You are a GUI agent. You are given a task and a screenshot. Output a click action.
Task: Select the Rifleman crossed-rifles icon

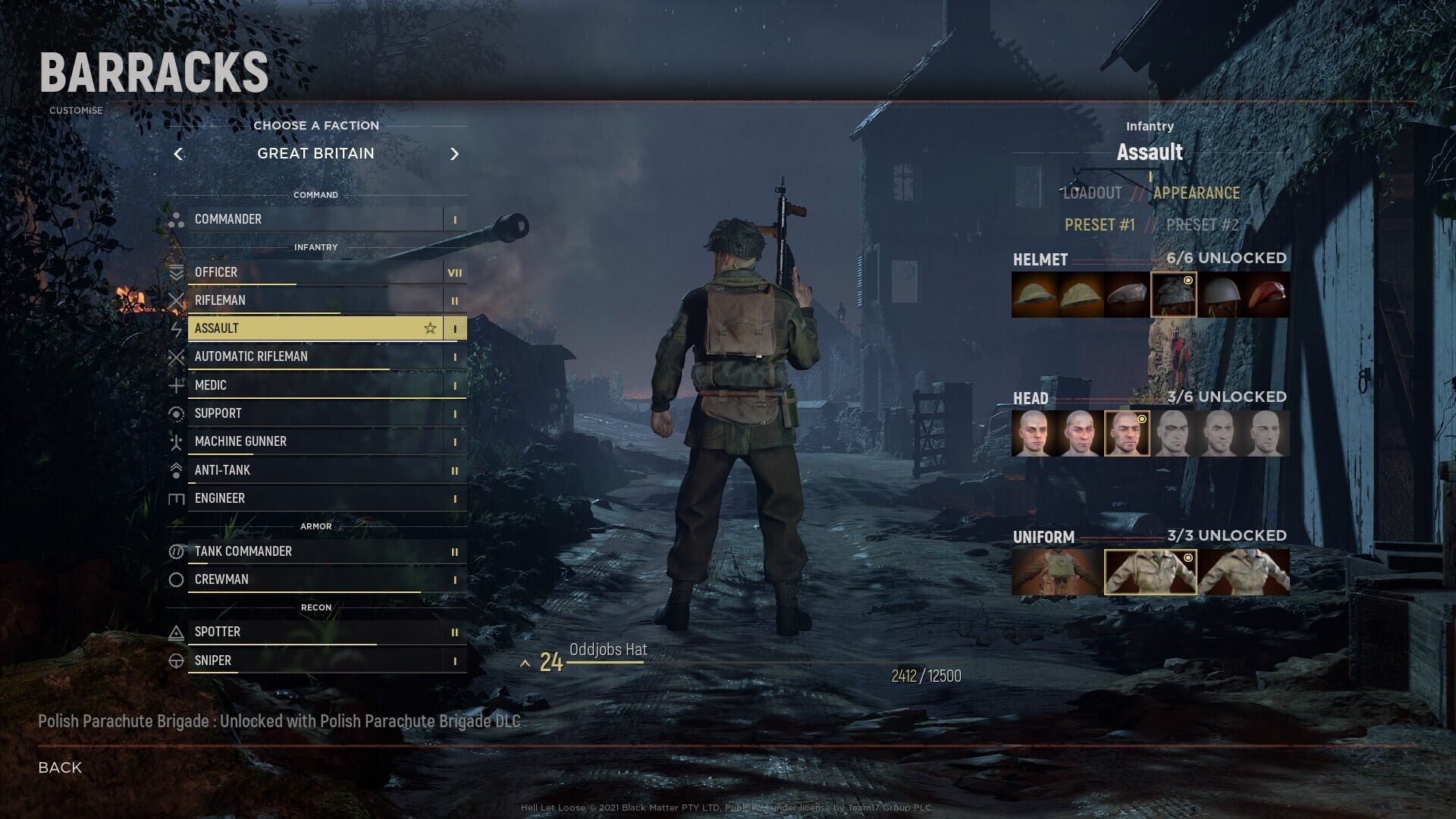pos(177,300)
